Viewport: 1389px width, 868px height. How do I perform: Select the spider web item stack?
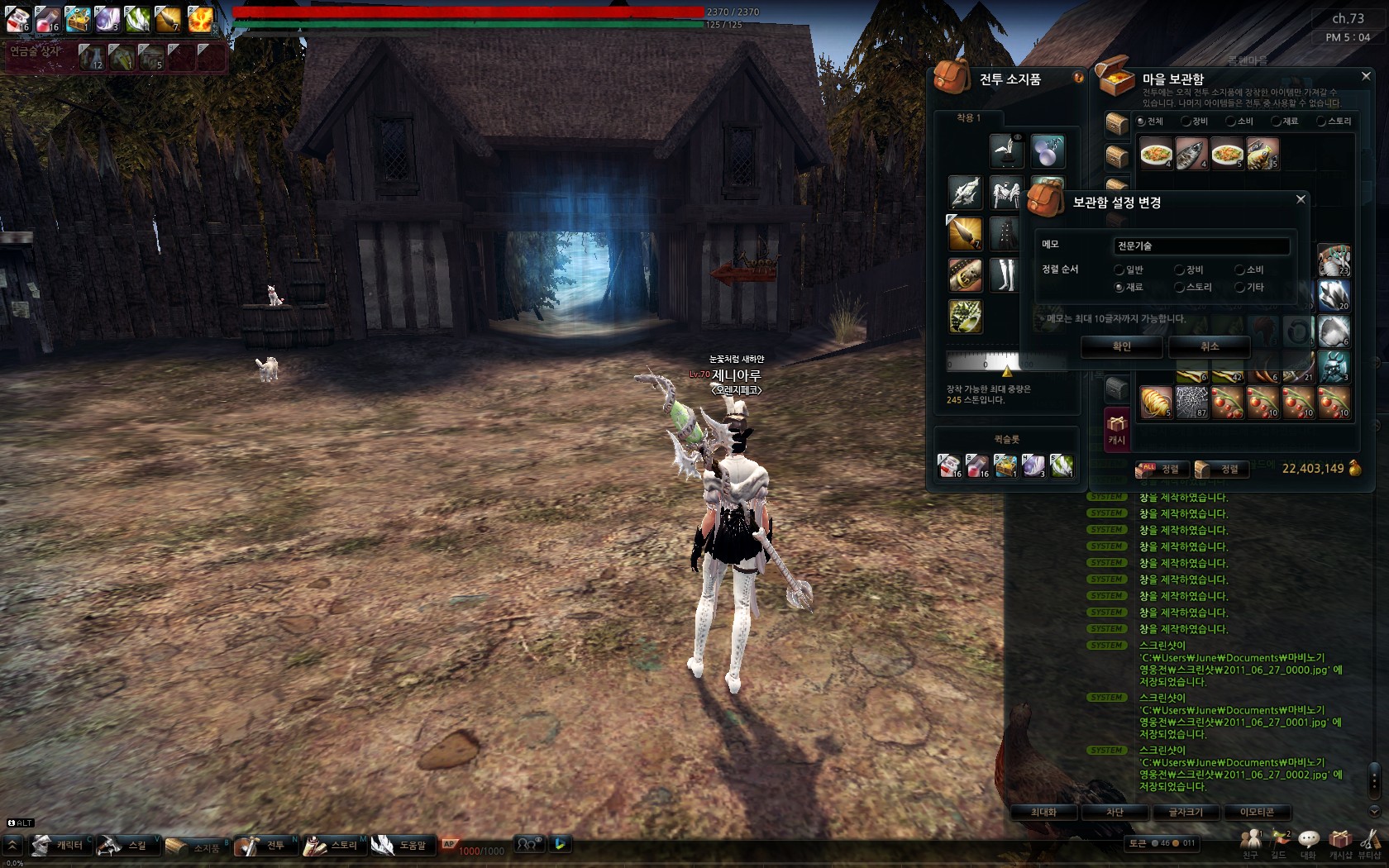[x=1191, y=403]
